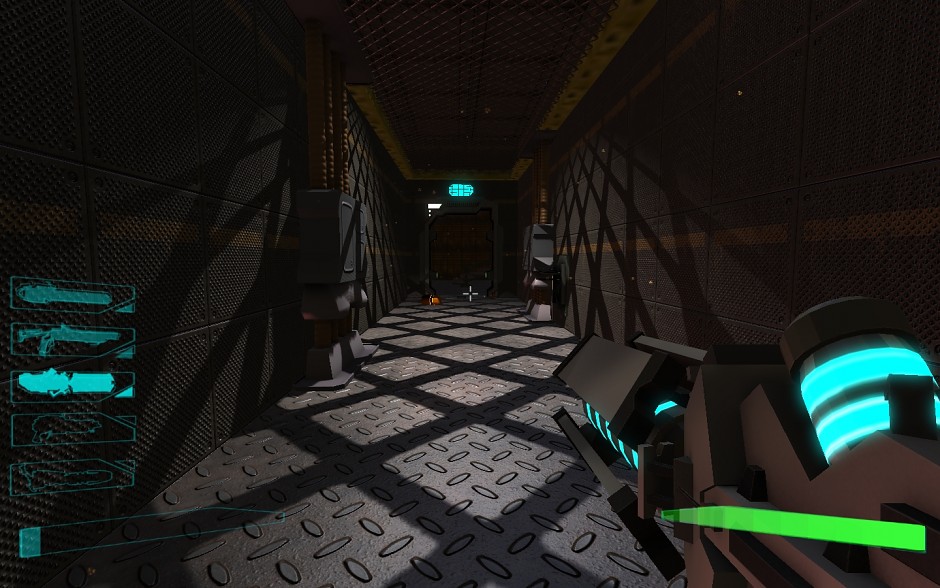Switch to the long solid-cyan melee weapon slot
This screenshot has width=940, height=588.
point(72,294)
